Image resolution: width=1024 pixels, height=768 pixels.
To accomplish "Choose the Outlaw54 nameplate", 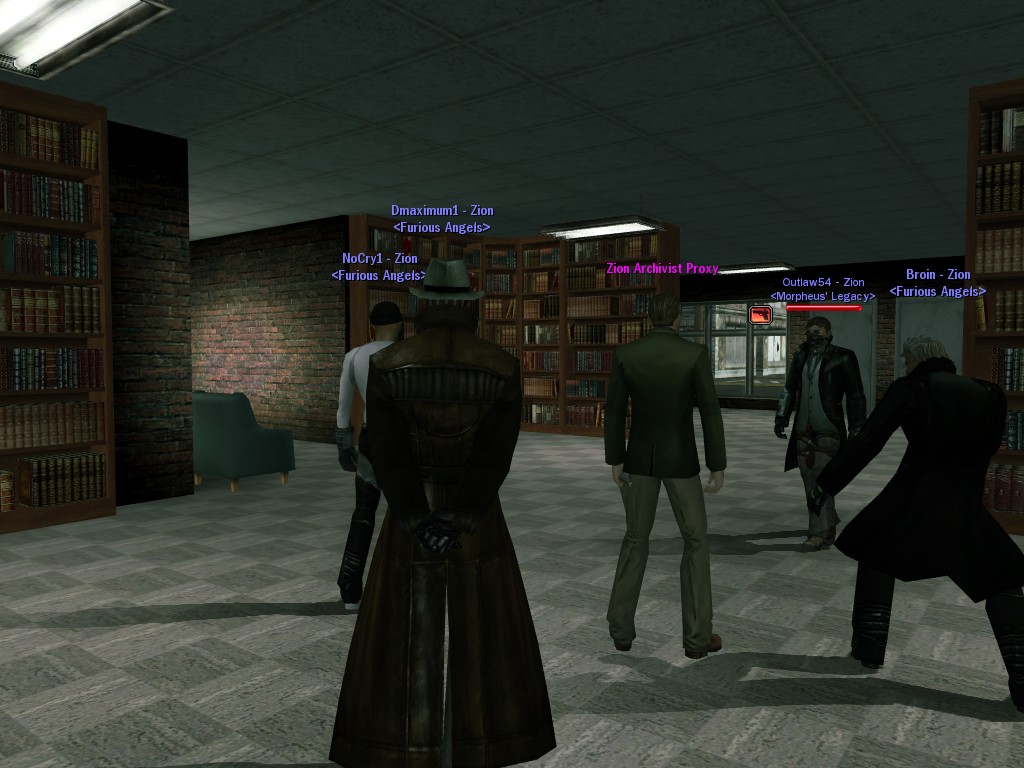I will pyautogui.click(x=822, y=283).
